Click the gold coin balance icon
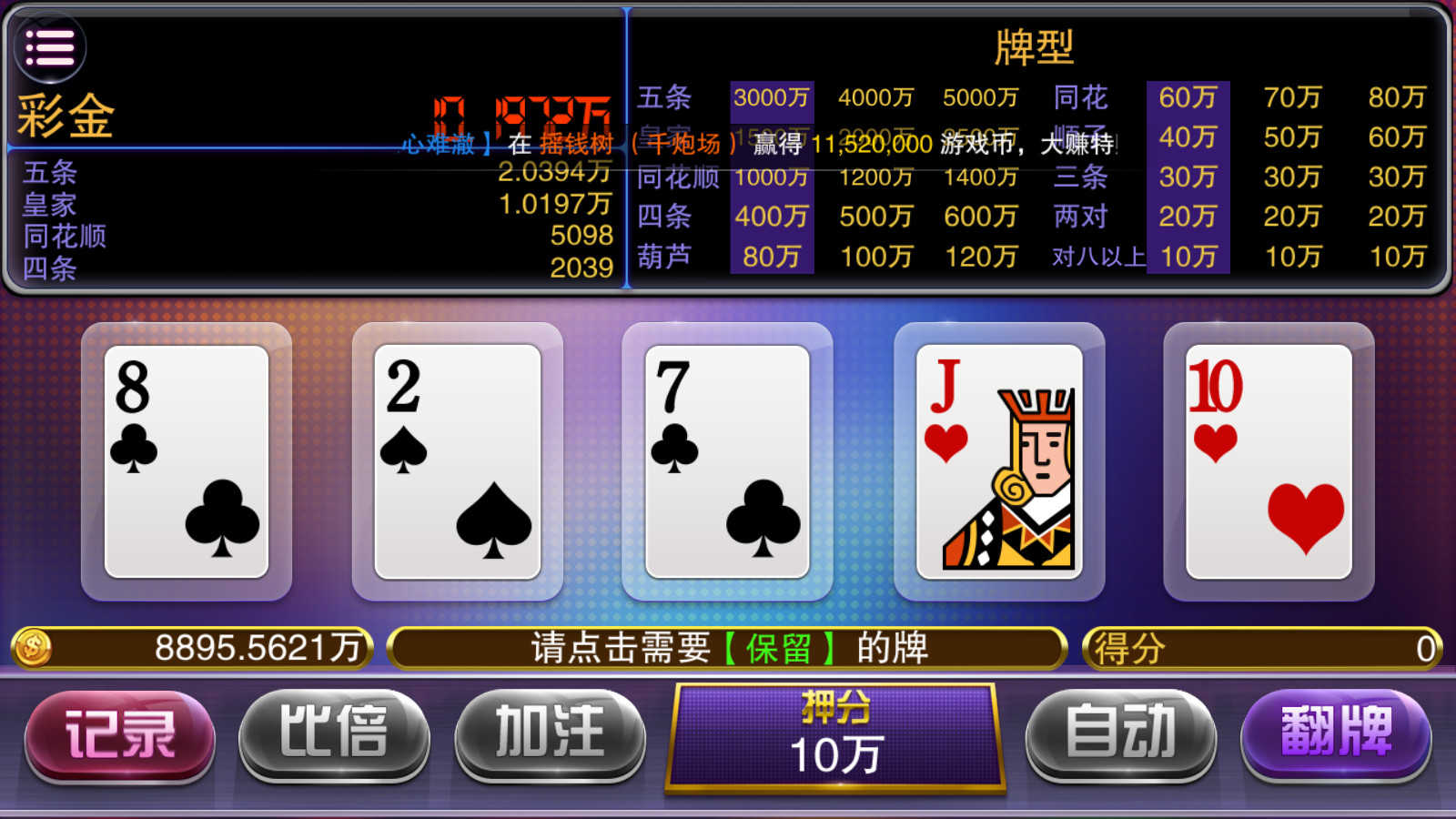The image size is (1456, 819). 34,648
